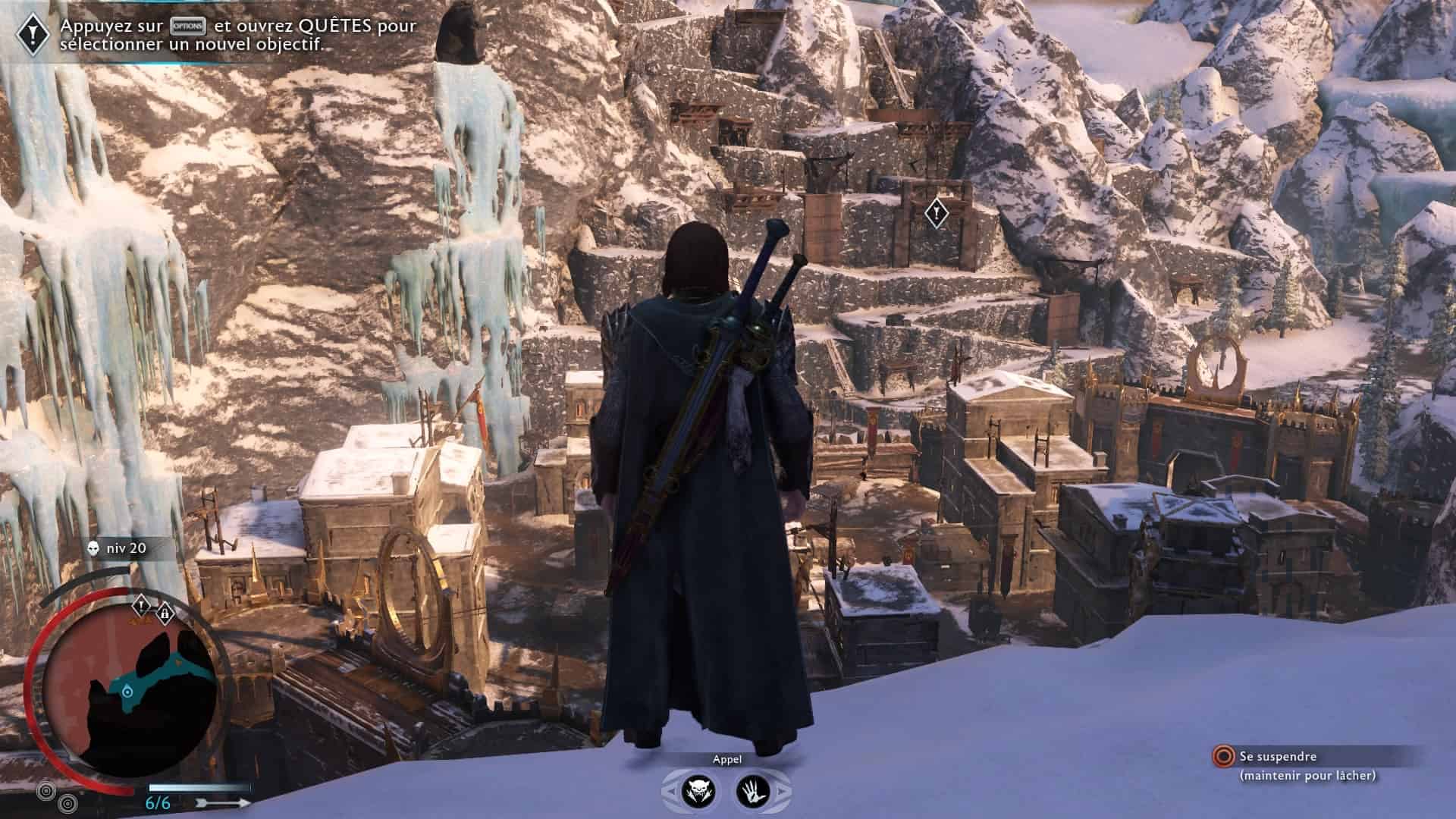Select the quest waypoint diamond on the mountain terraces

point(937,213)
